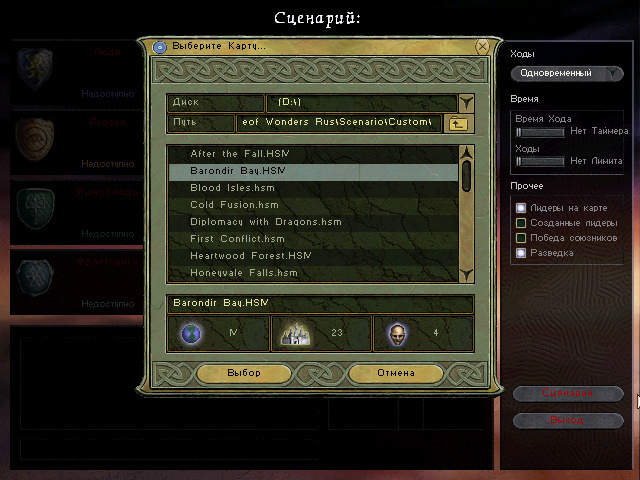Screen dimensions: 640x480
Task: Click the Выход button
Action: [x=568, y=420]
